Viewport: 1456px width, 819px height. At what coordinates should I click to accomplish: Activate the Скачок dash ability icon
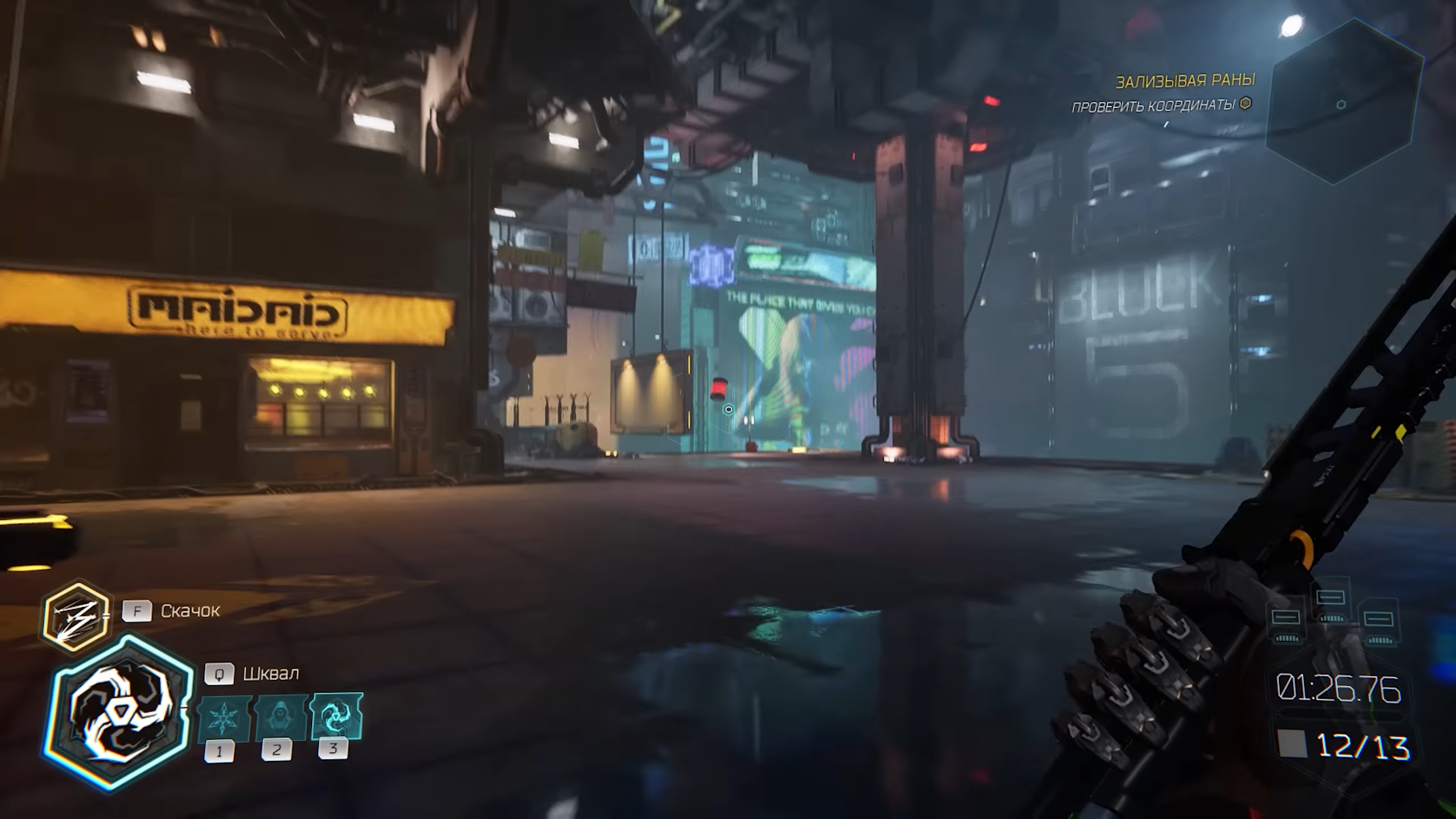tap(76, 617)
